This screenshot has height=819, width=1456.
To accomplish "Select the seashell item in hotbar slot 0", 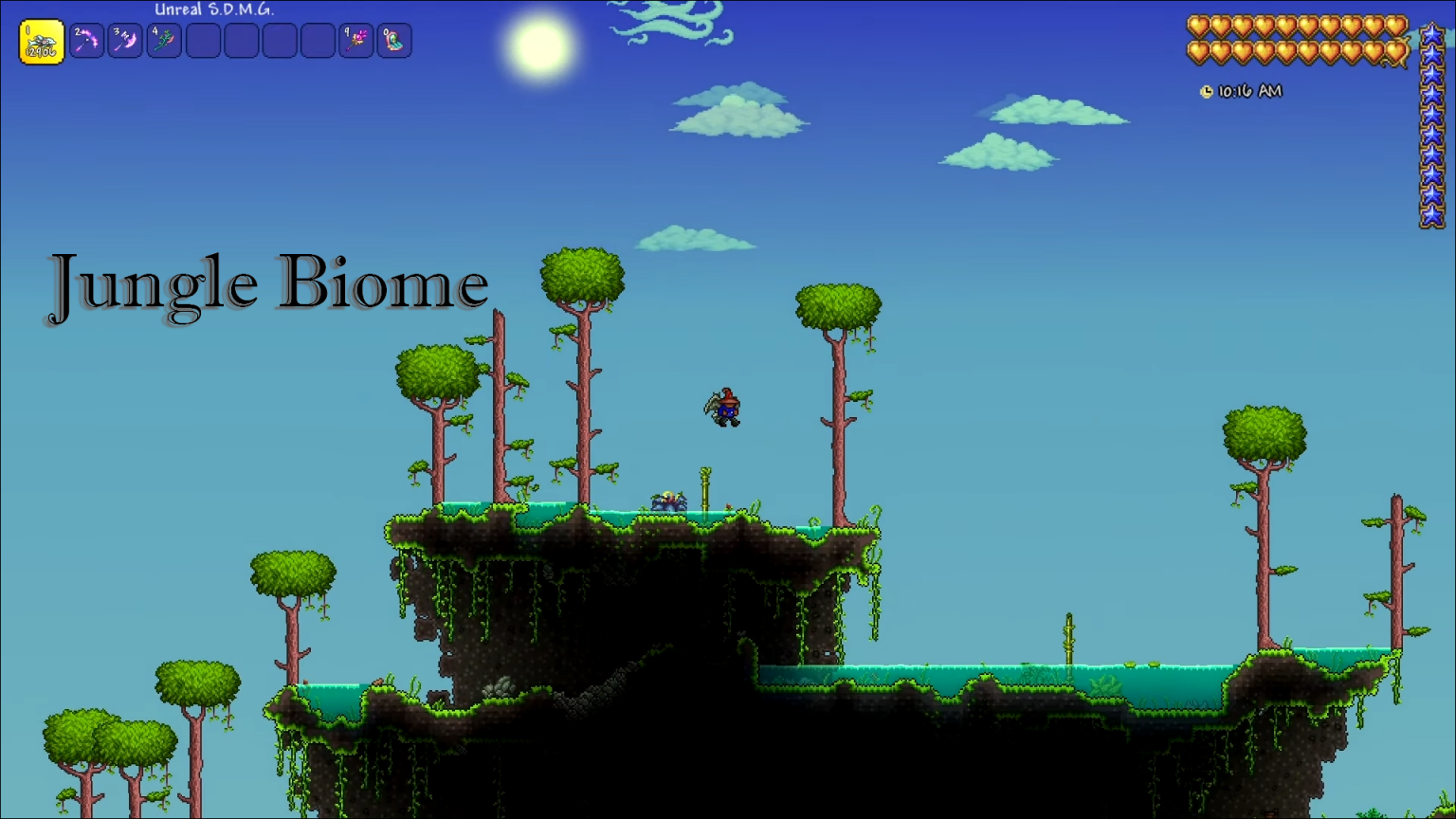I will [394, 41].
